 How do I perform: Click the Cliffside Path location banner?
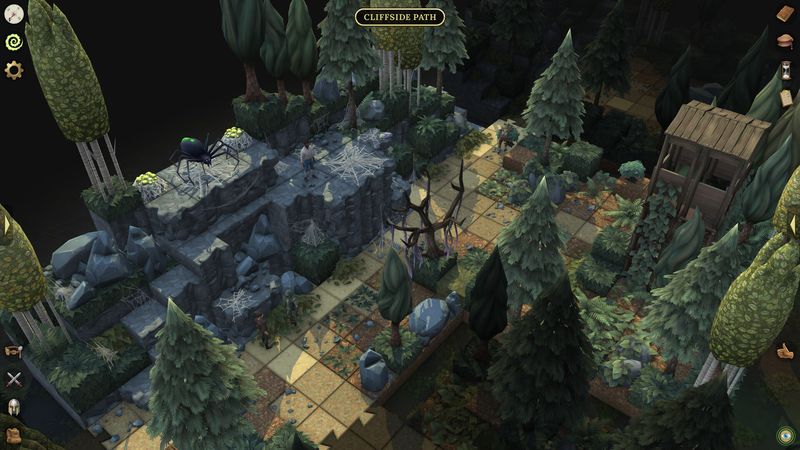(400, 17)
